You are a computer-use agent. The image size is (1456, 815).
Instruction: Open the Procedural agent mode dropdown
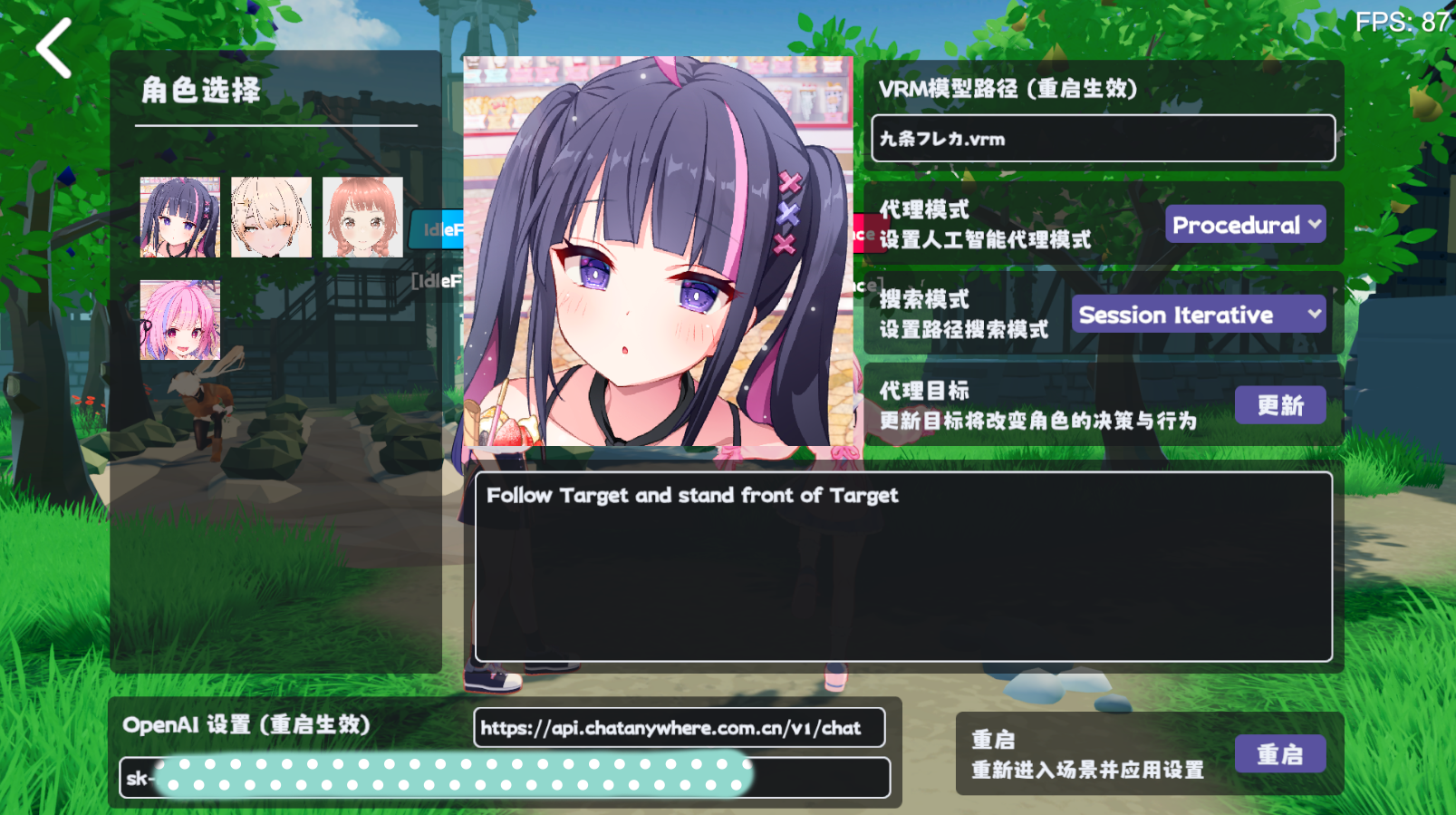[1245, 225]
